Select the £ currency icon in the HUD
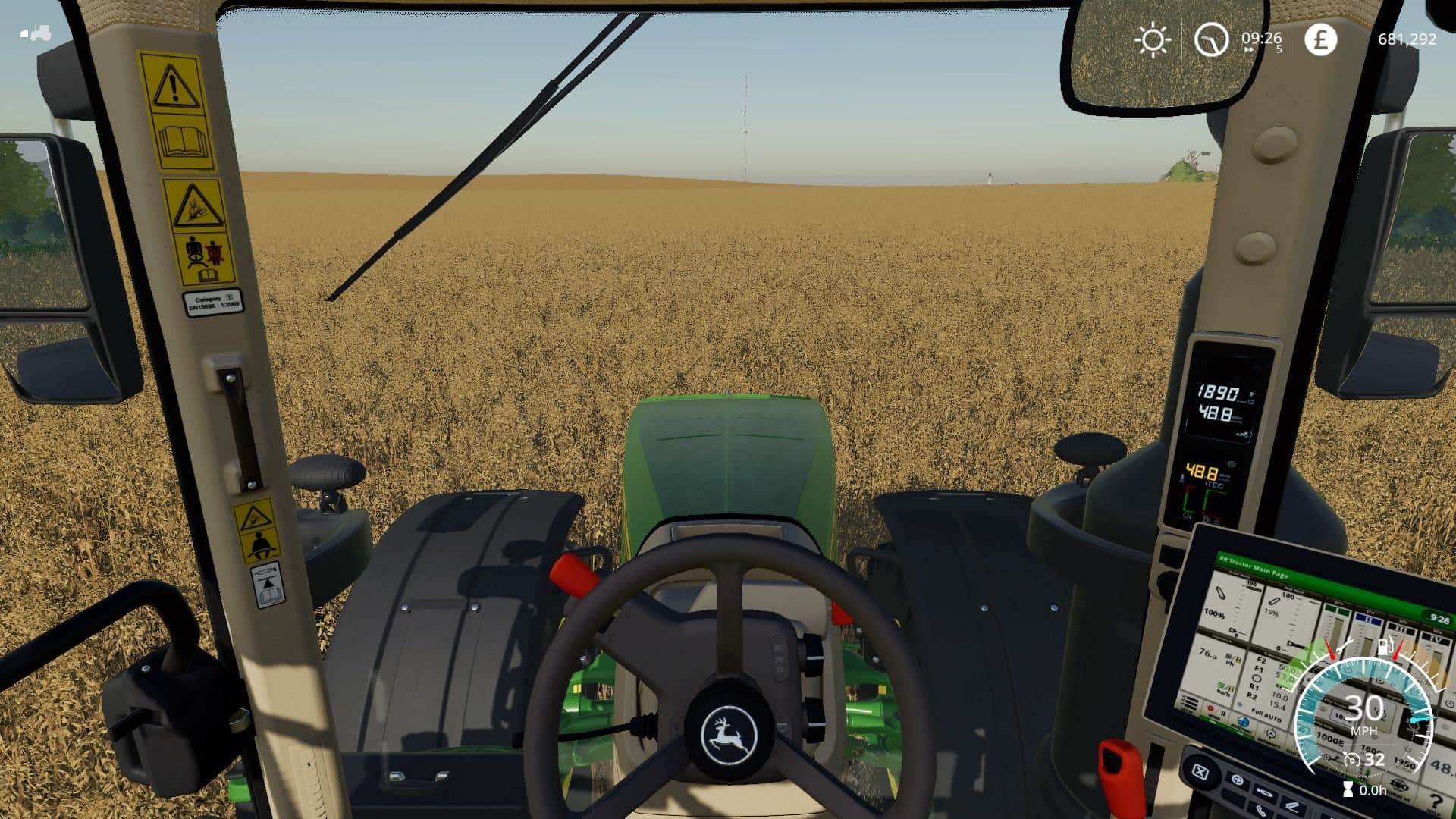The height and width of the screenshot is (819, 1456). (1322, 39)
